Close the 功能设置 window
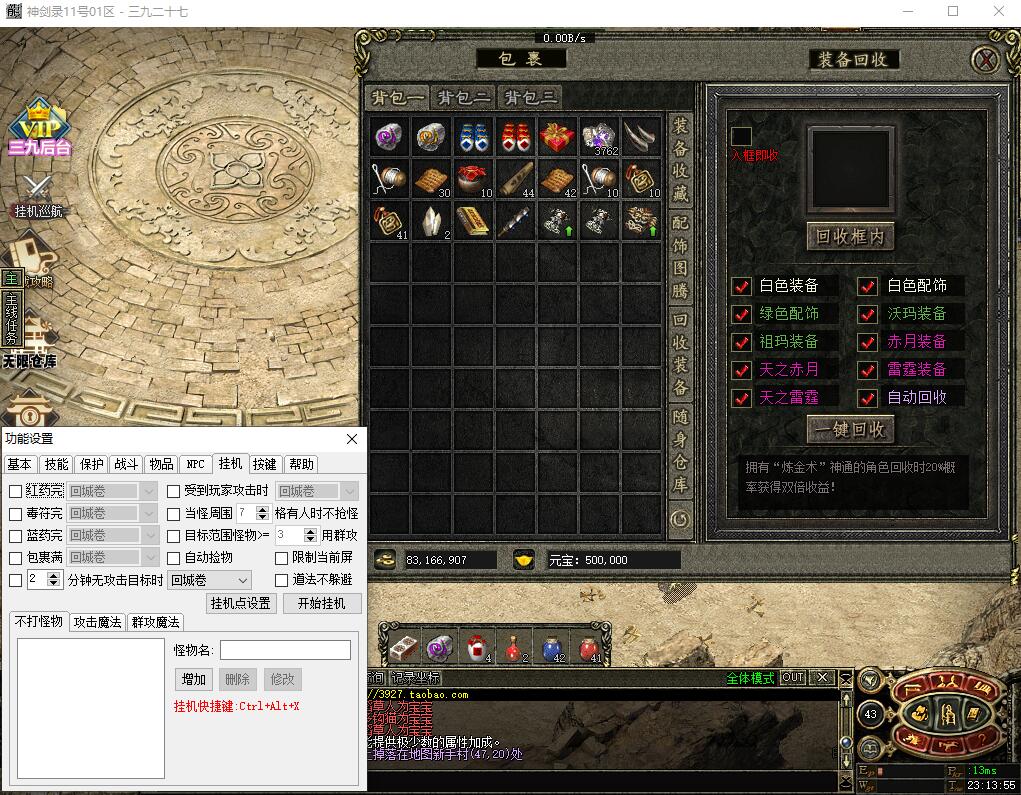This screenshot has height=795, width=1021. (352, 439)
